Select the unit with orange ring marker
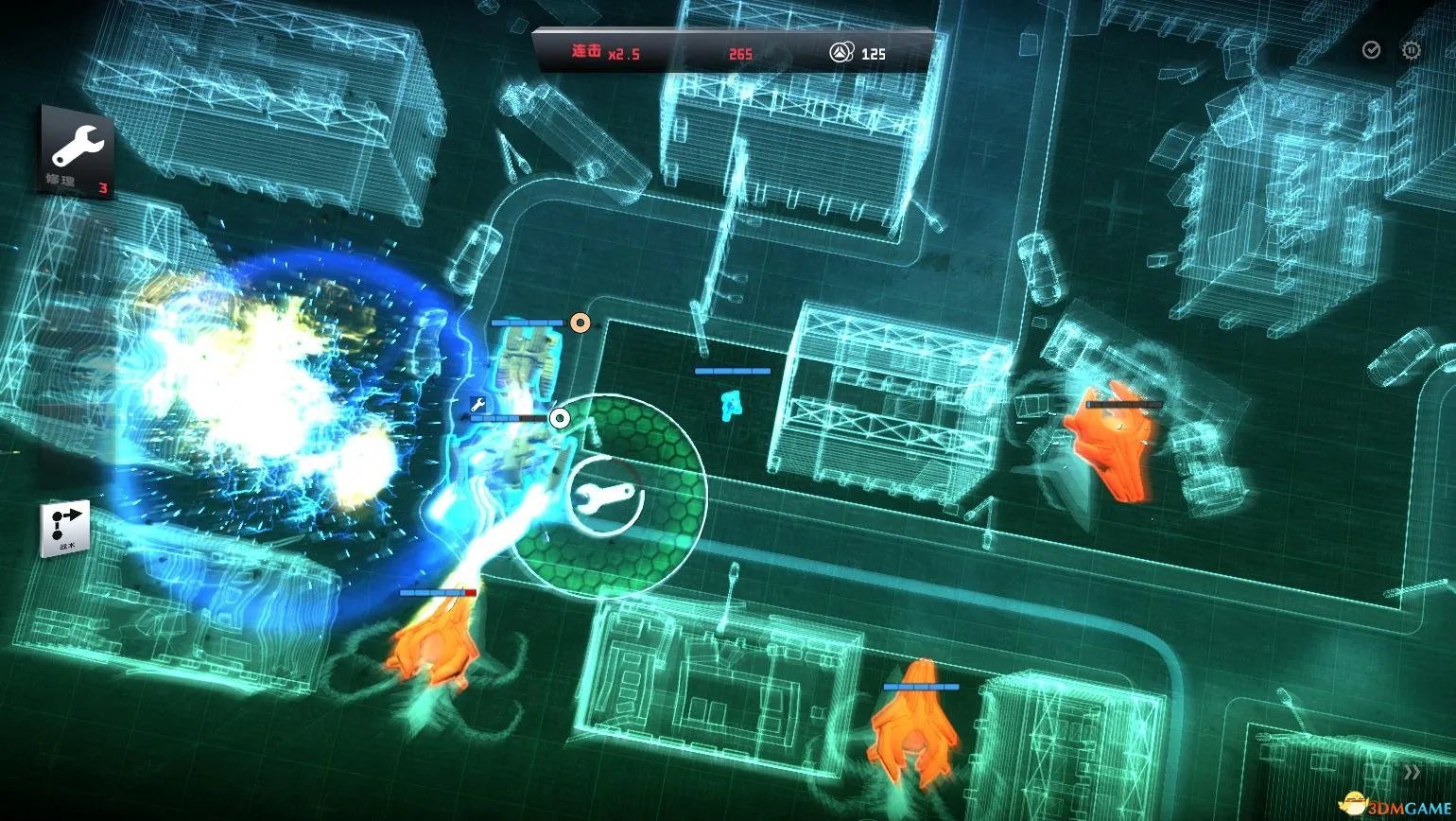 (x=580, y=323)
